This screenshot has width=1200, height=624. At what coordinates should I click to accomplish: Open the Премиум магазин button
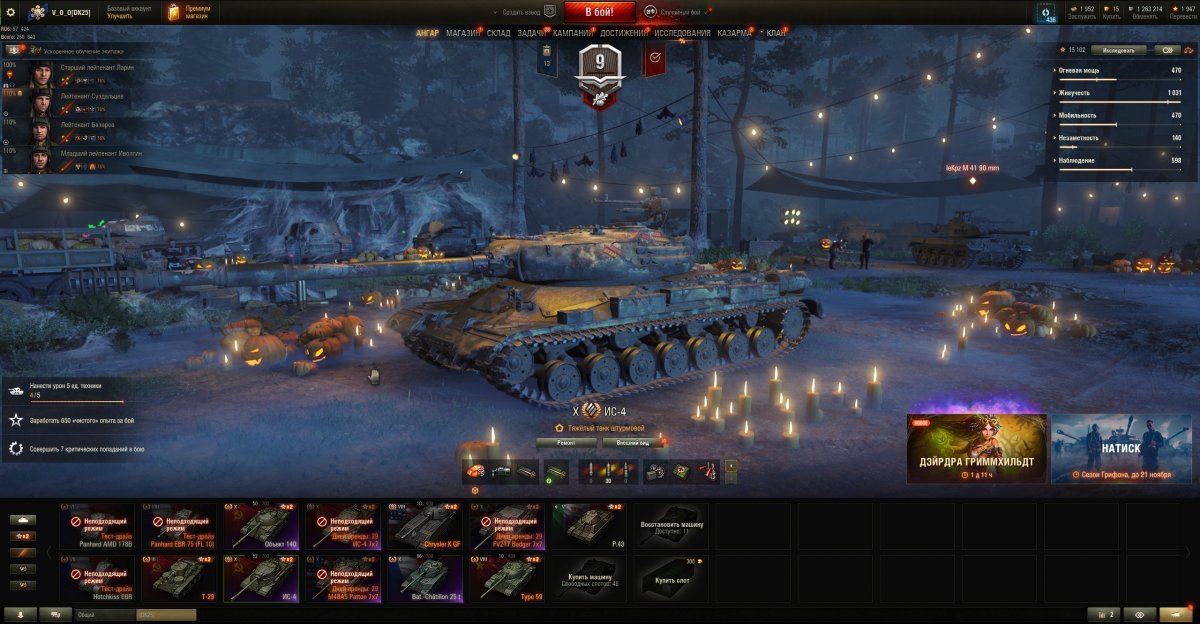coord(189,12)
